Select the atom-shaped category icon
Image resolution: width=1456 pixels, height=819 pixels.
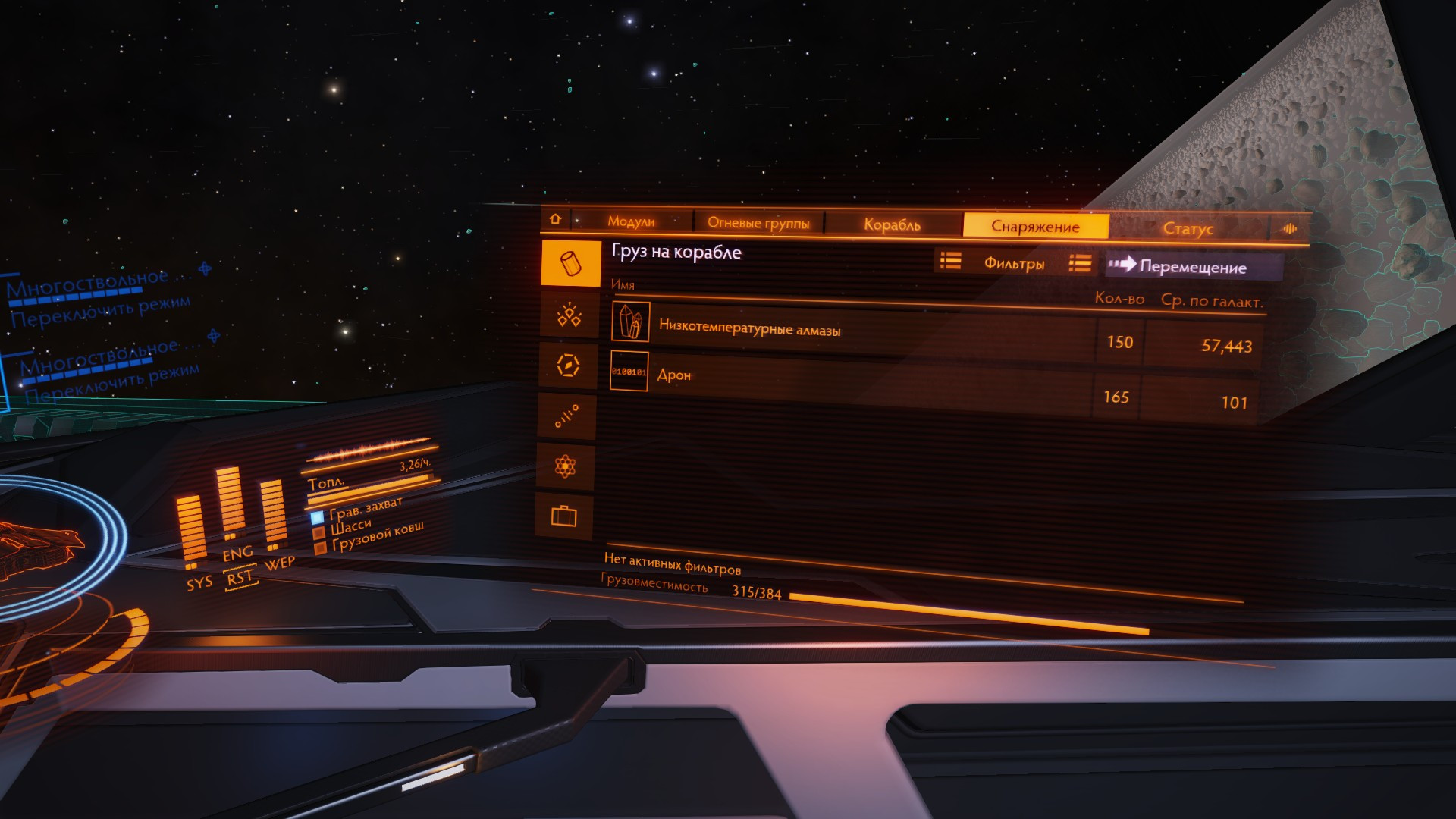(x=565, y=466)
